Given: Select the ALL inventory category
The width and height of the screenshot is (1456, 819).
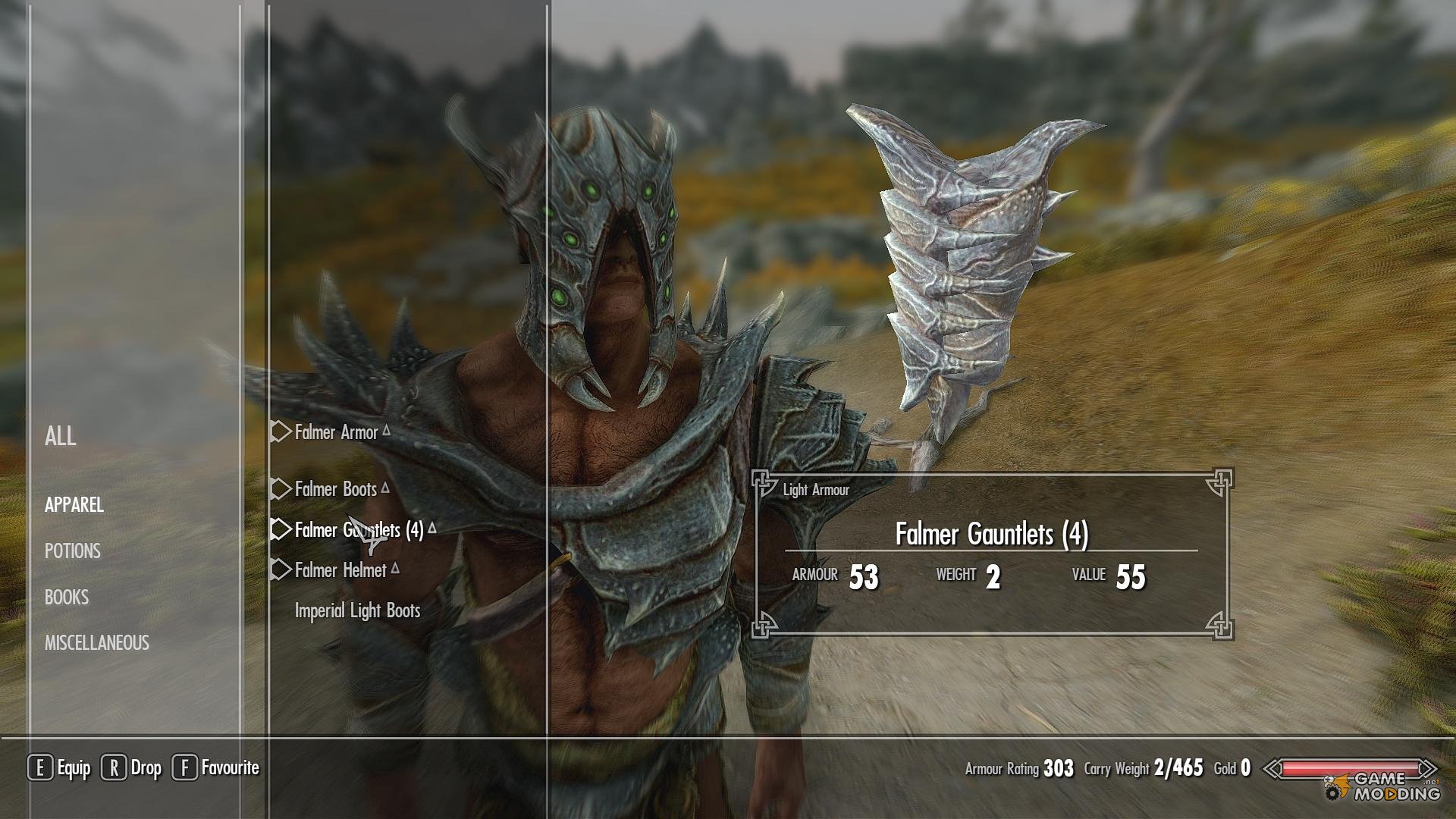Looking at the screenshot, I should pos(61,436).
